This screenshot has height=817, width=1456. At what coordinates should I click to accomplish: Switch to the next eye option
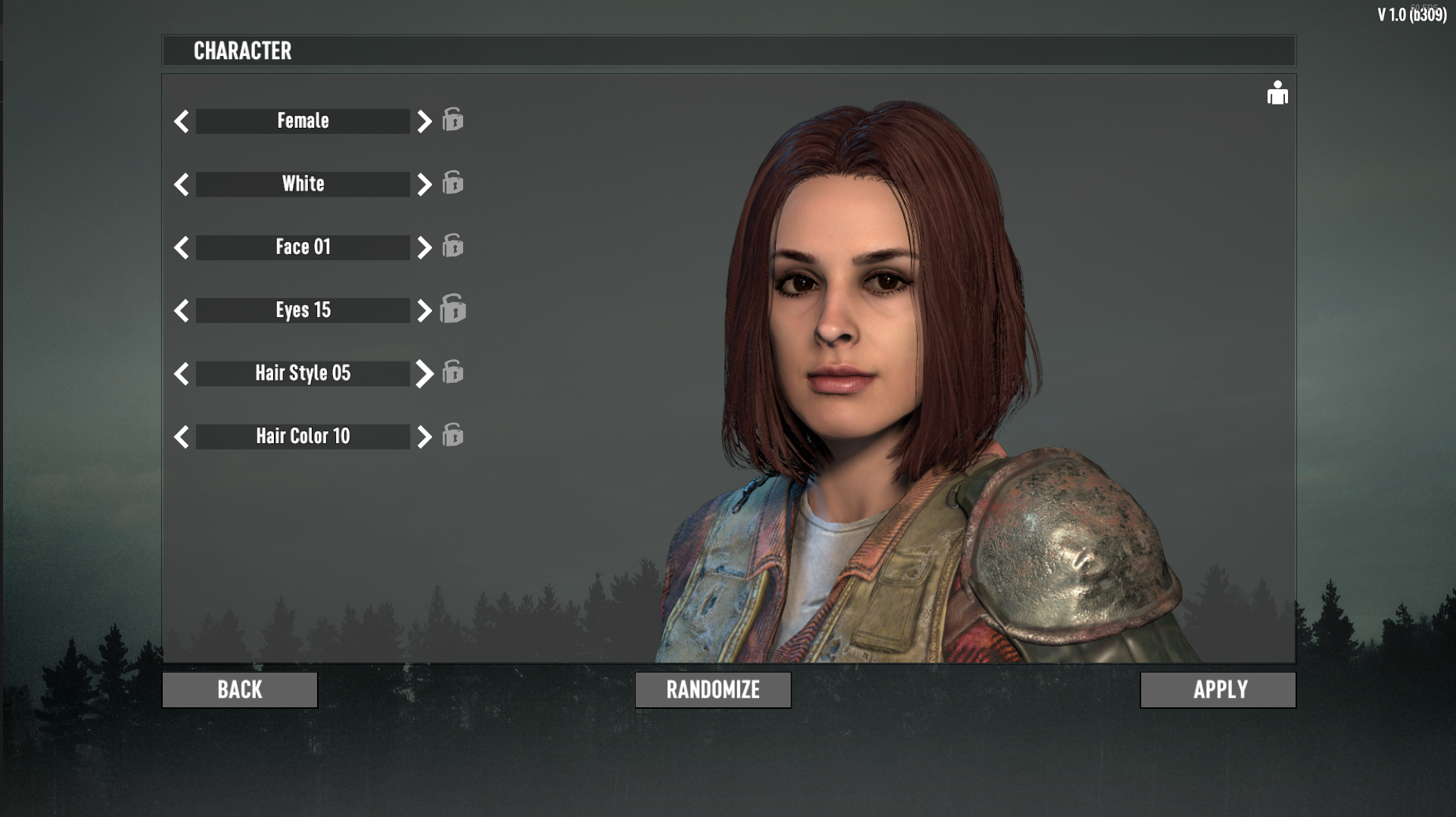(423, 309)
